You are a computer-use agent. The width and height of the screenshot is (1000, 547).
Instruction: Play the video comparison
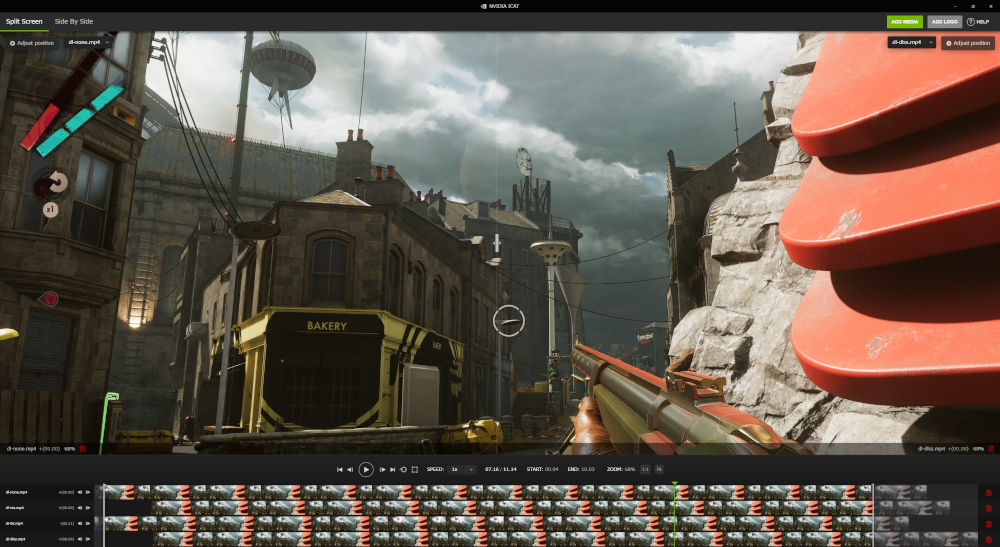366,469
